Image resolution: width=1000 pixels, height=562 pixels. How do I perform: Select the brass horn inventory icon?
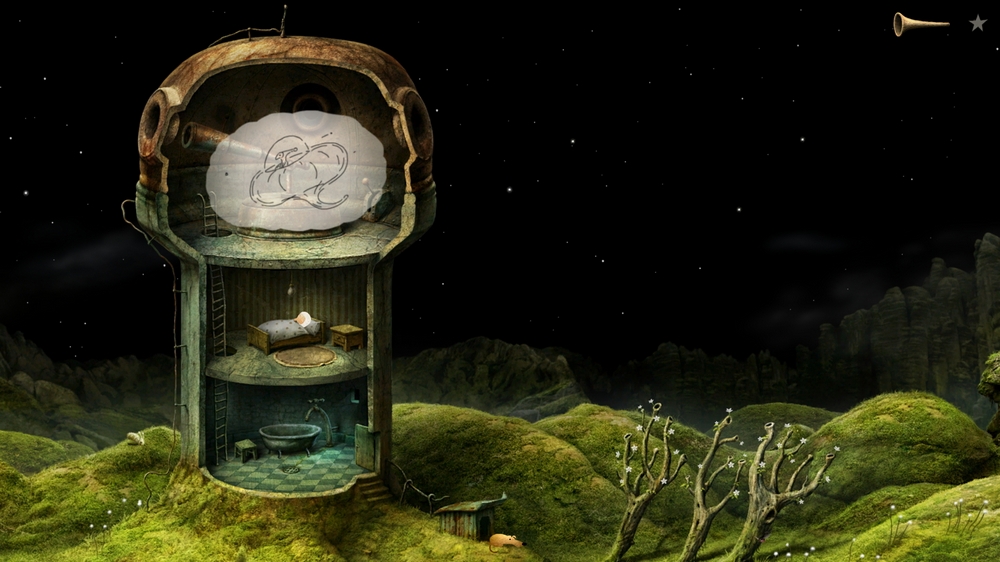click(x=919, y=24)
